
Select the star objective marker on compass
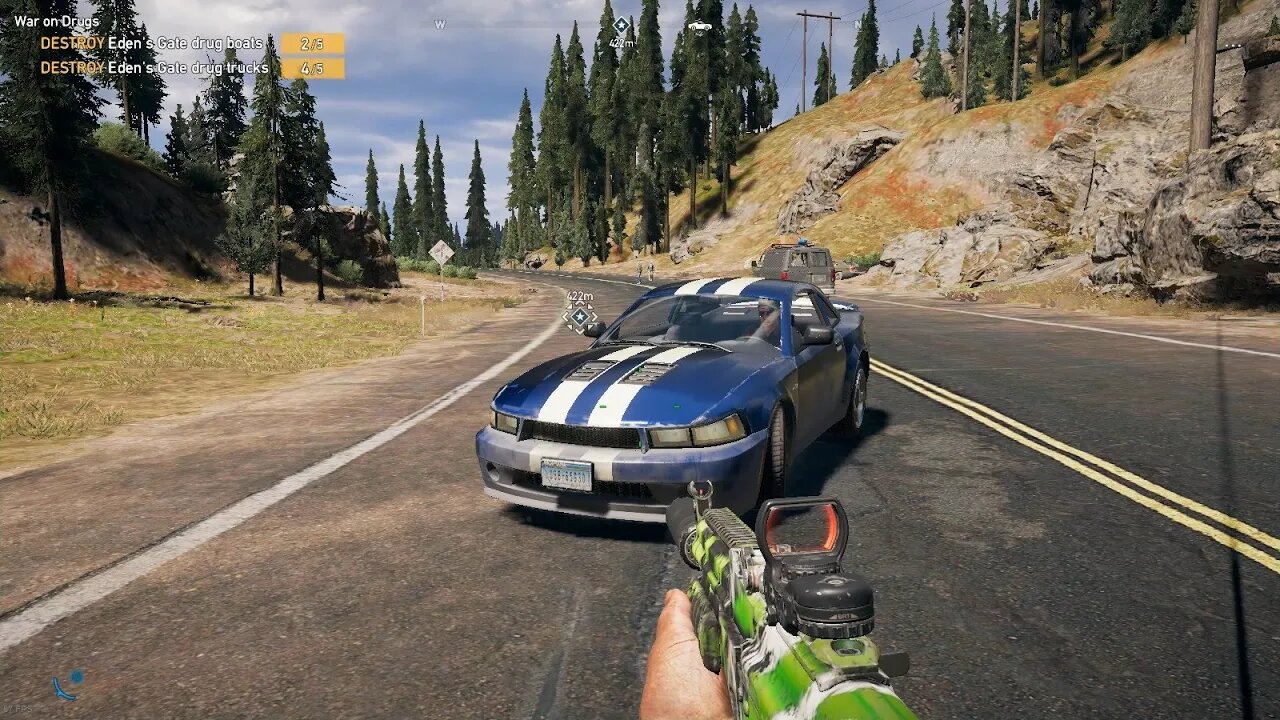(621, 25)
